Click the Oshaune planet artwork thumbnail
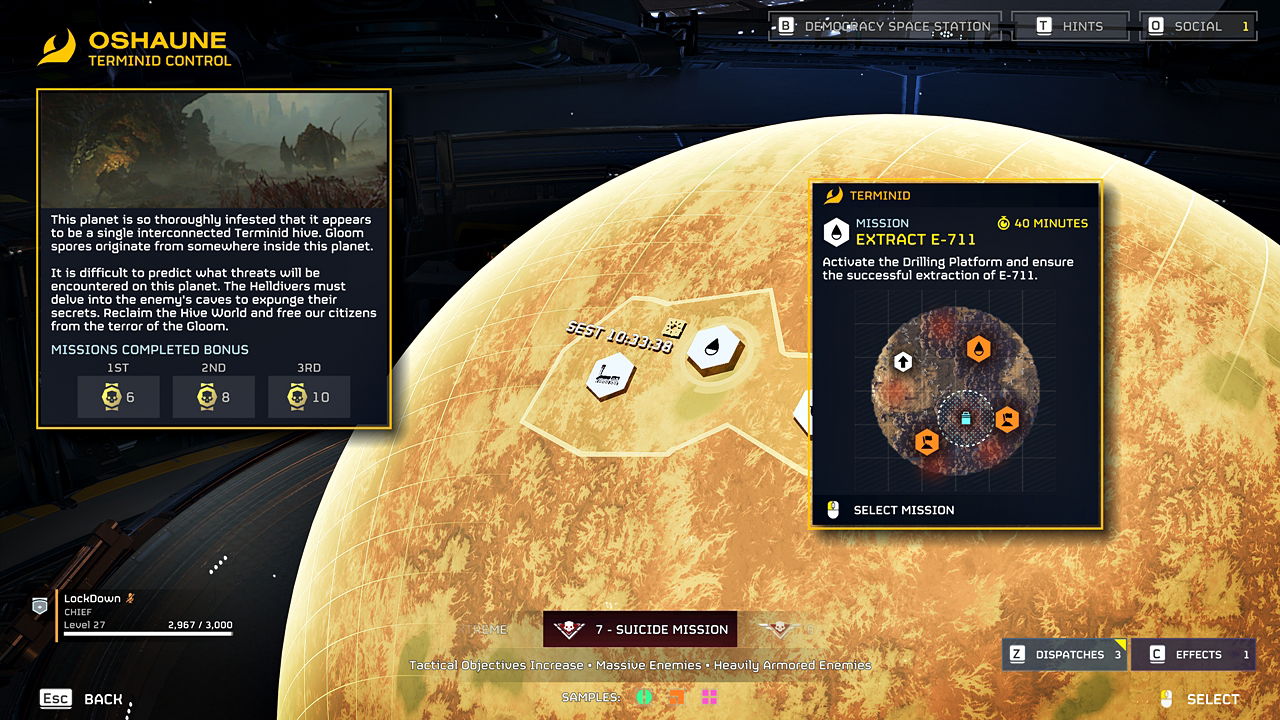The width and height of the screenshot is (1280, 720). 213,150
